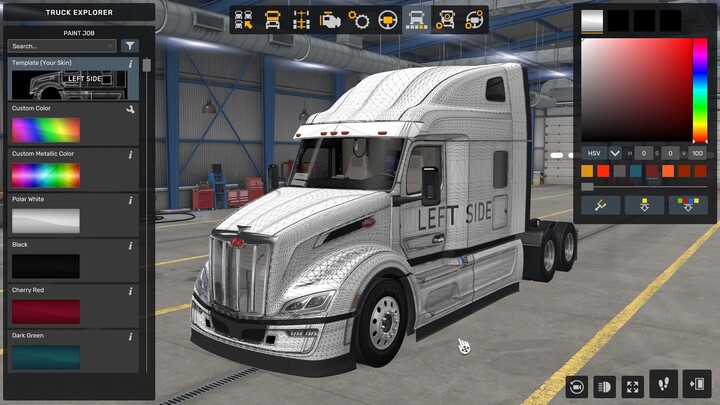Enter walk mode with footprints button
720x405 pixels.
pos(663,383)
